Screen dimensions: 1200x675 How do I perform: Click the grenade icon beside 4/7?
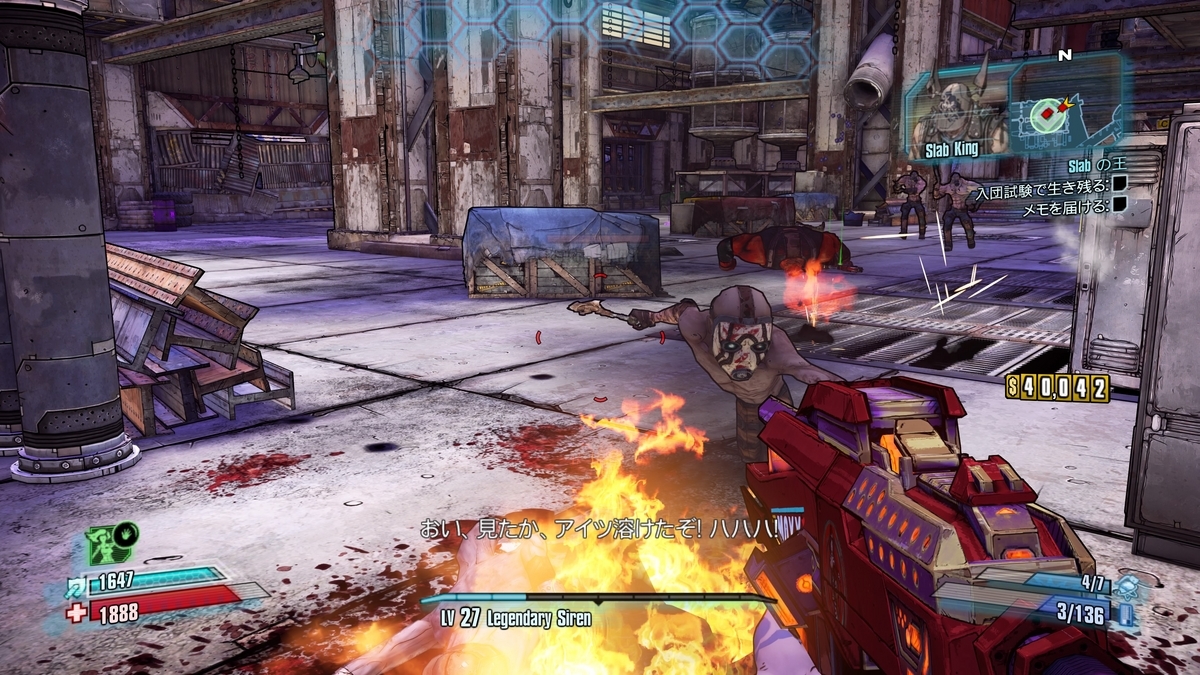[x=1128, y=585]
